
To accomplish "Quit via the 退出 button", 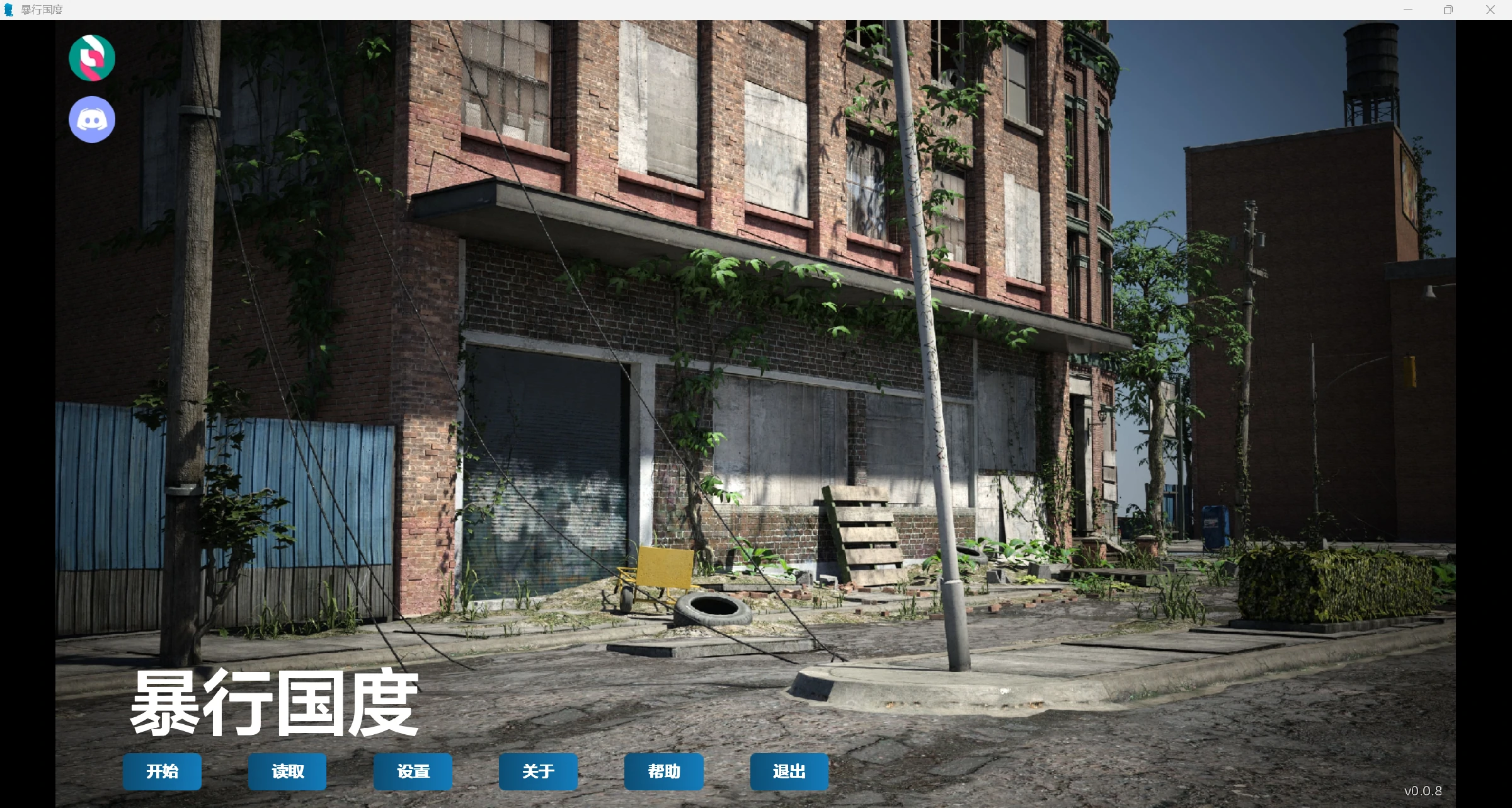I will pyautogui.click(x=789, y=771).
